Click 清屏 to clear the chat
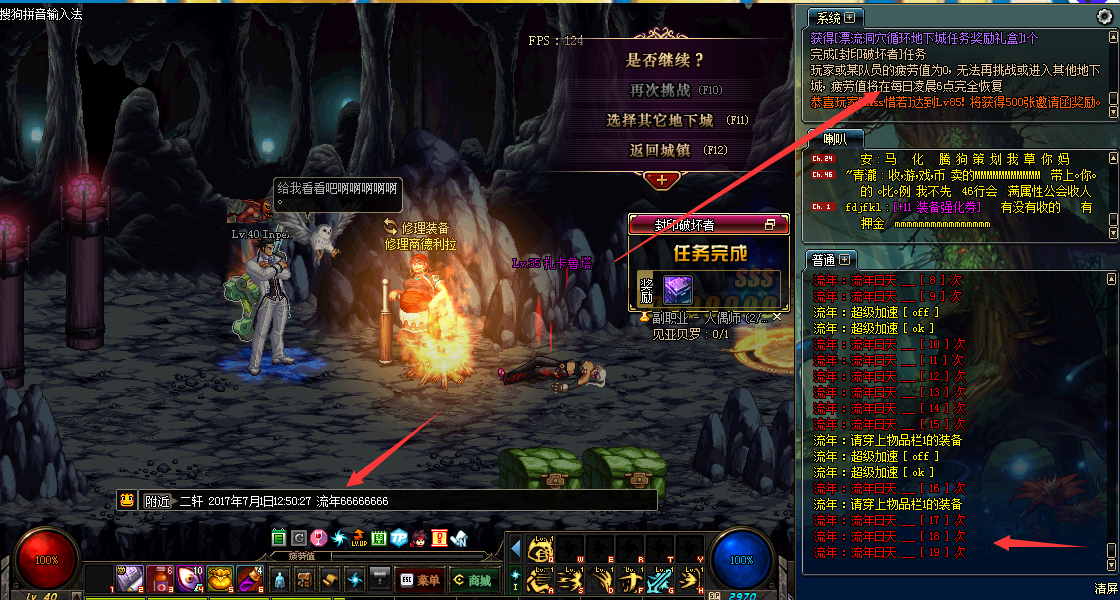Viewport: 1120px width, 600px height. pos(1104,589)
